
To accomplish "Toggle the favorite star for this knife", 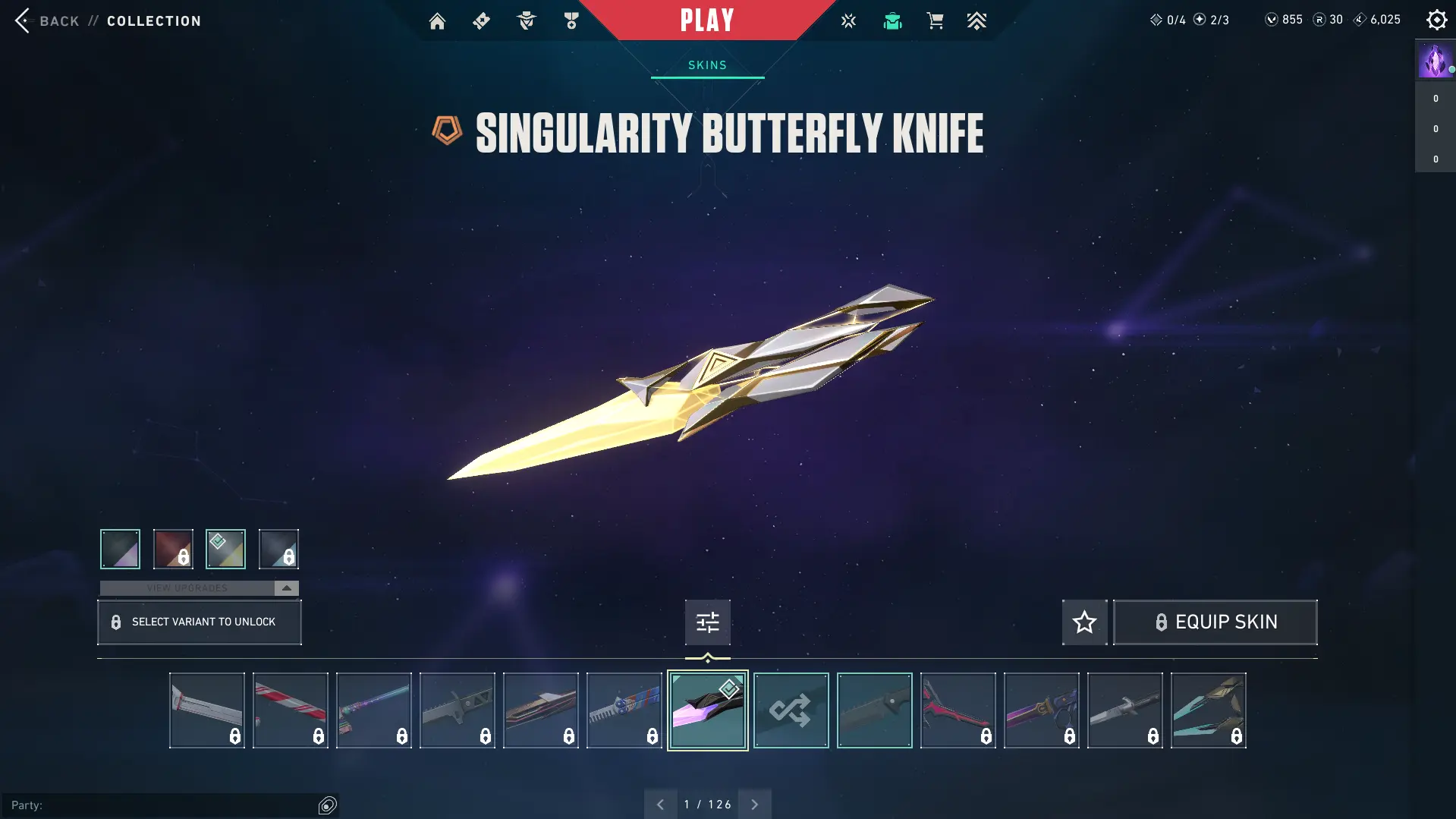I will pyautogui.click(x=1083, y=622).
